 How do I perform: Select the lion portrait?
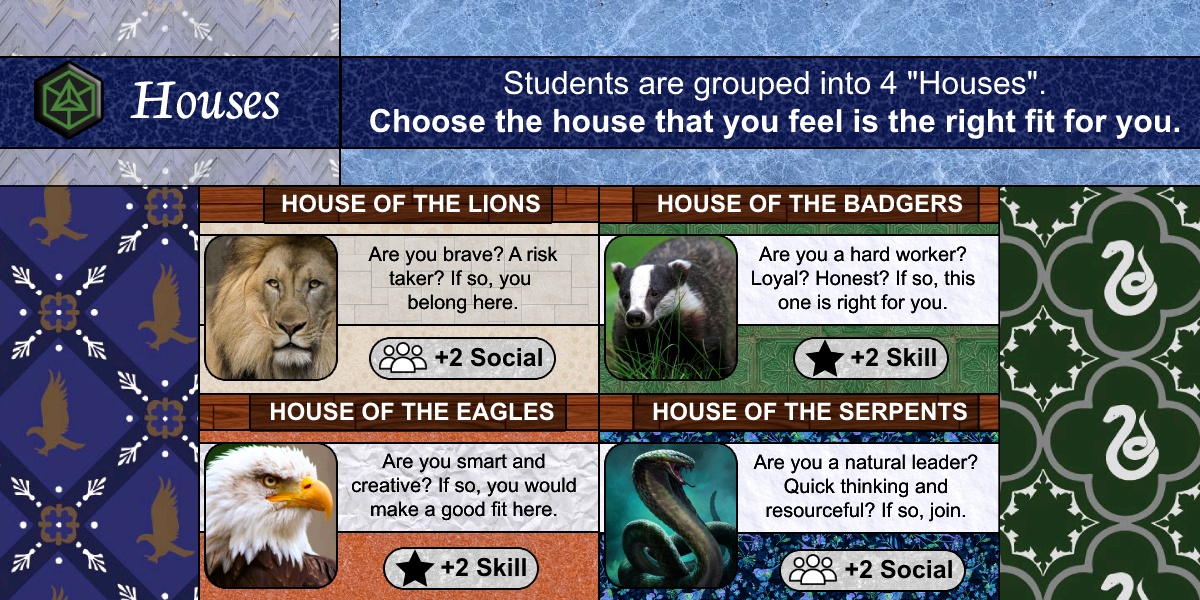(271, 307)
